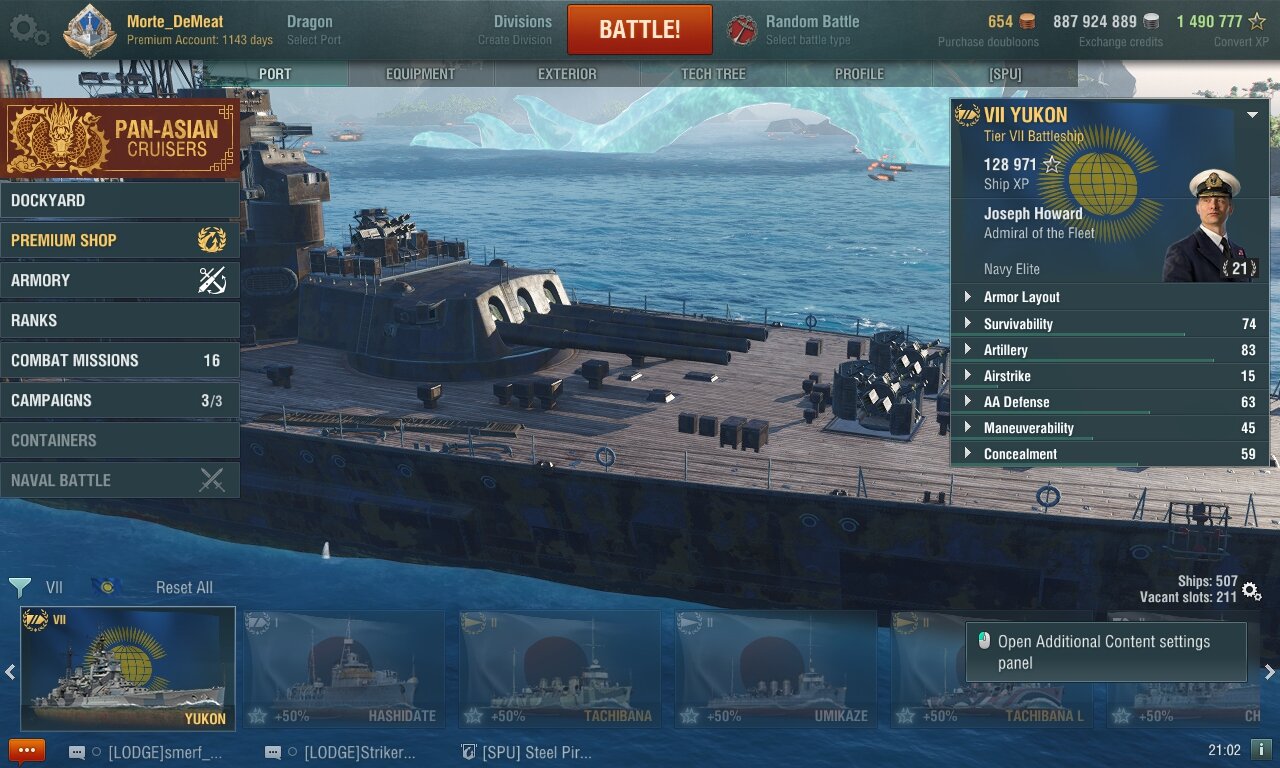This screenshot has width=1280, height=768.
Task: Open the Exterior tab
Action: pos(567,74)
